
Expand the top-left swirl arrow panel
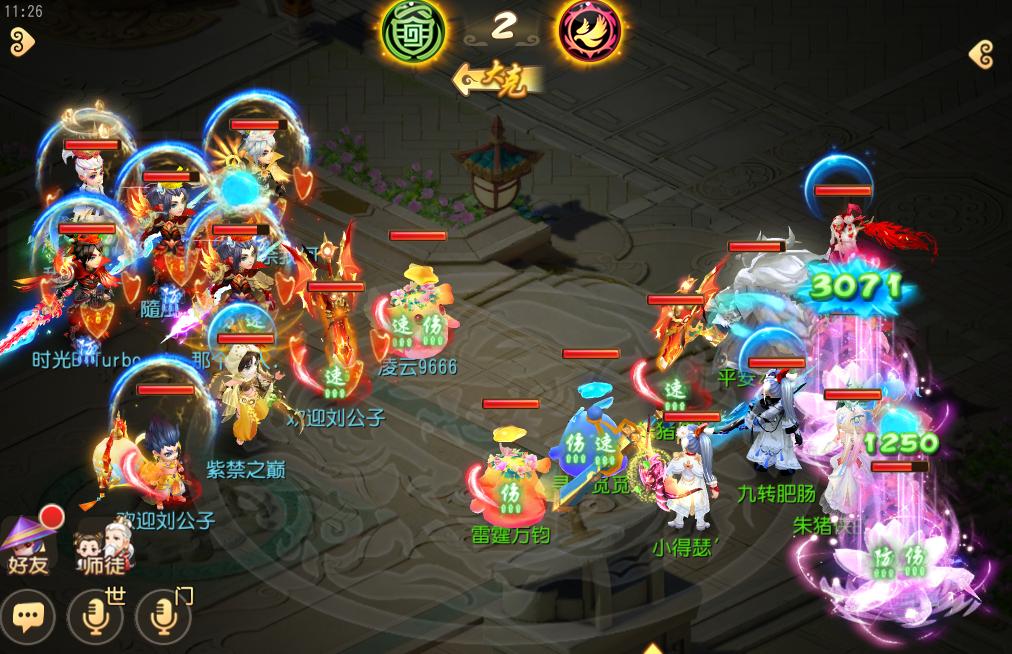22,41
